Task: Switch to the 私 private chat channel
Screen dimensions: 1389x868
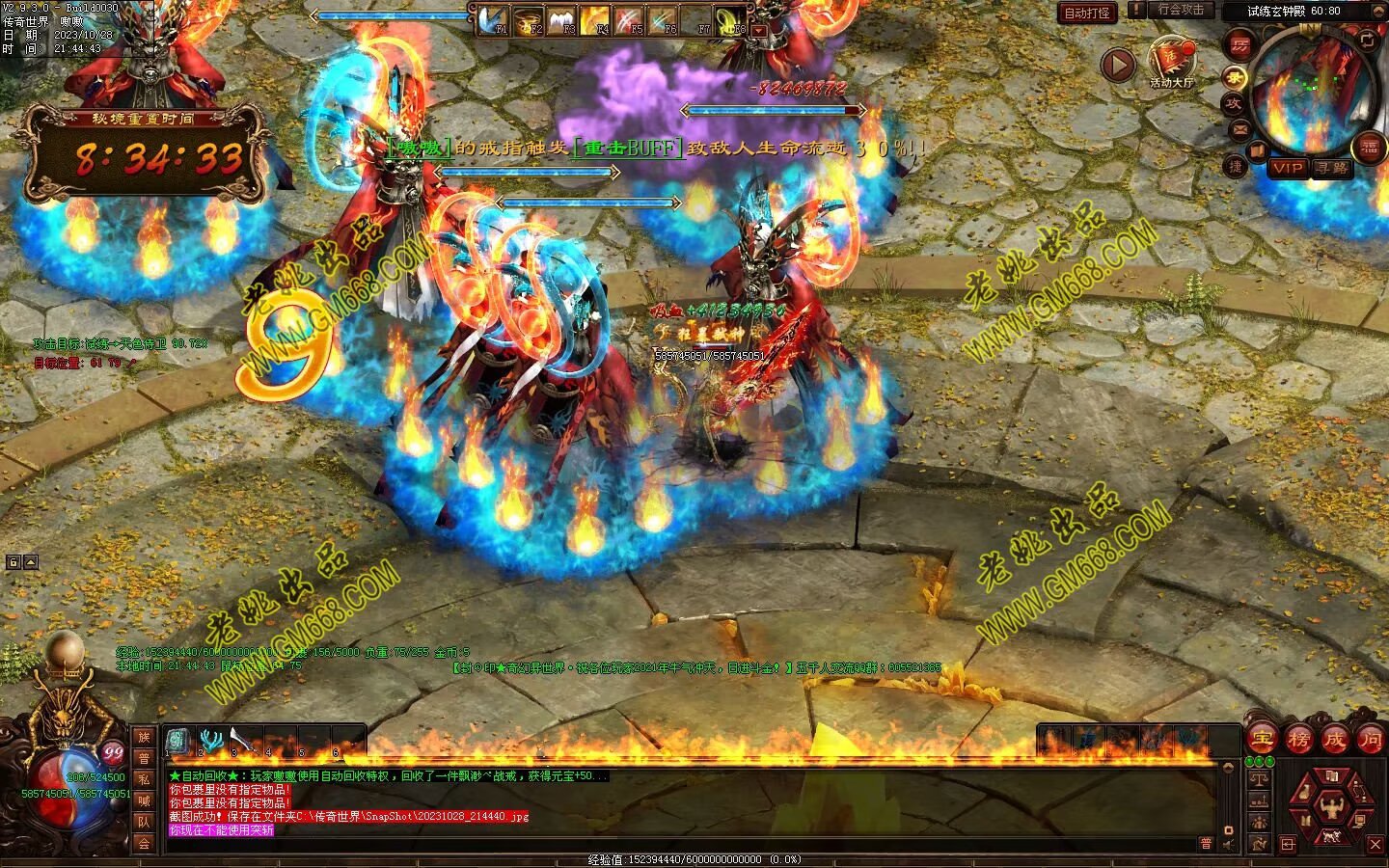Action: coord(144,779)
